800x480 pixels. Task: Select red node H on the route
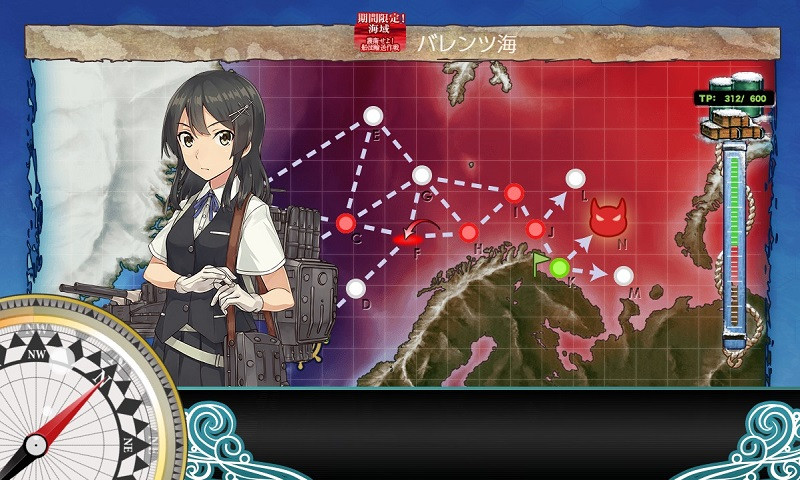[x=468, y=233]
